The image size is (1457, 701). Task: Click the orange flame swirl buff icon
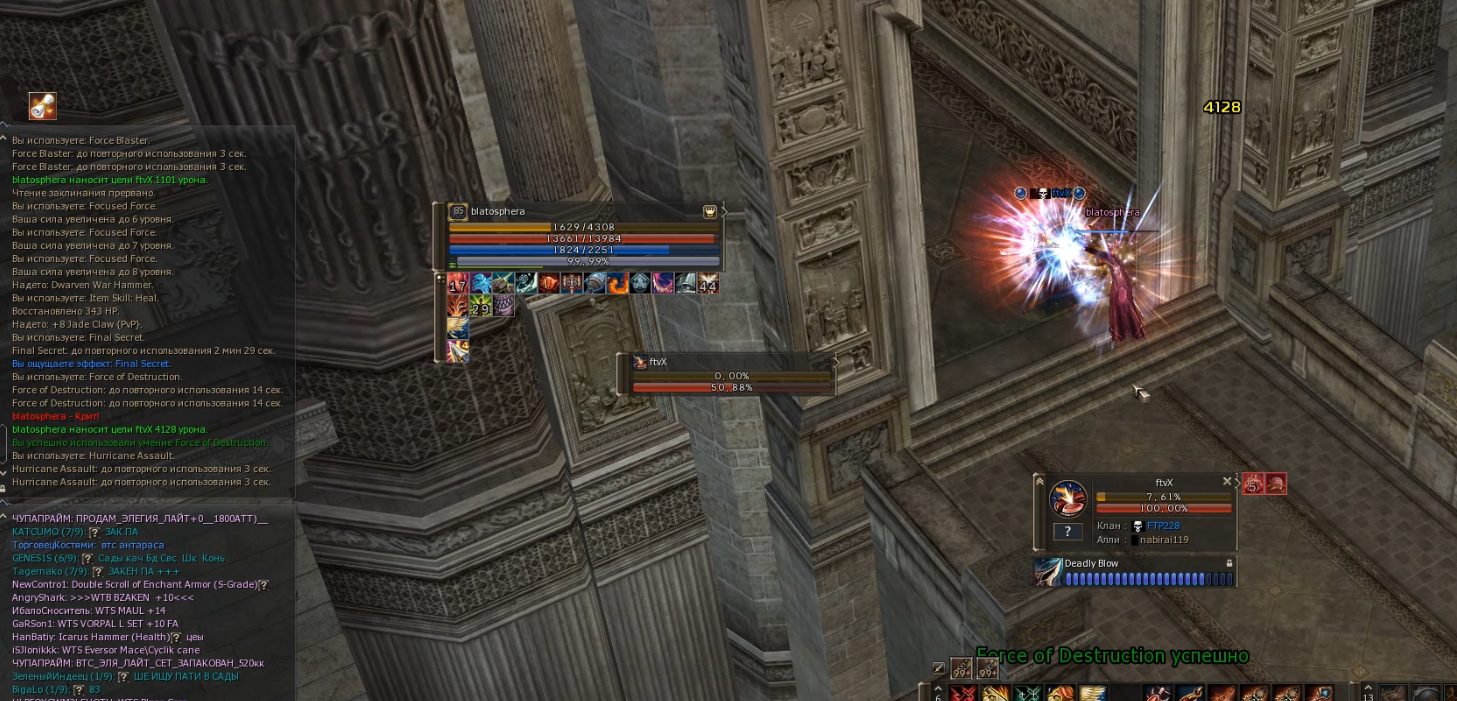(x=618, y=284)
